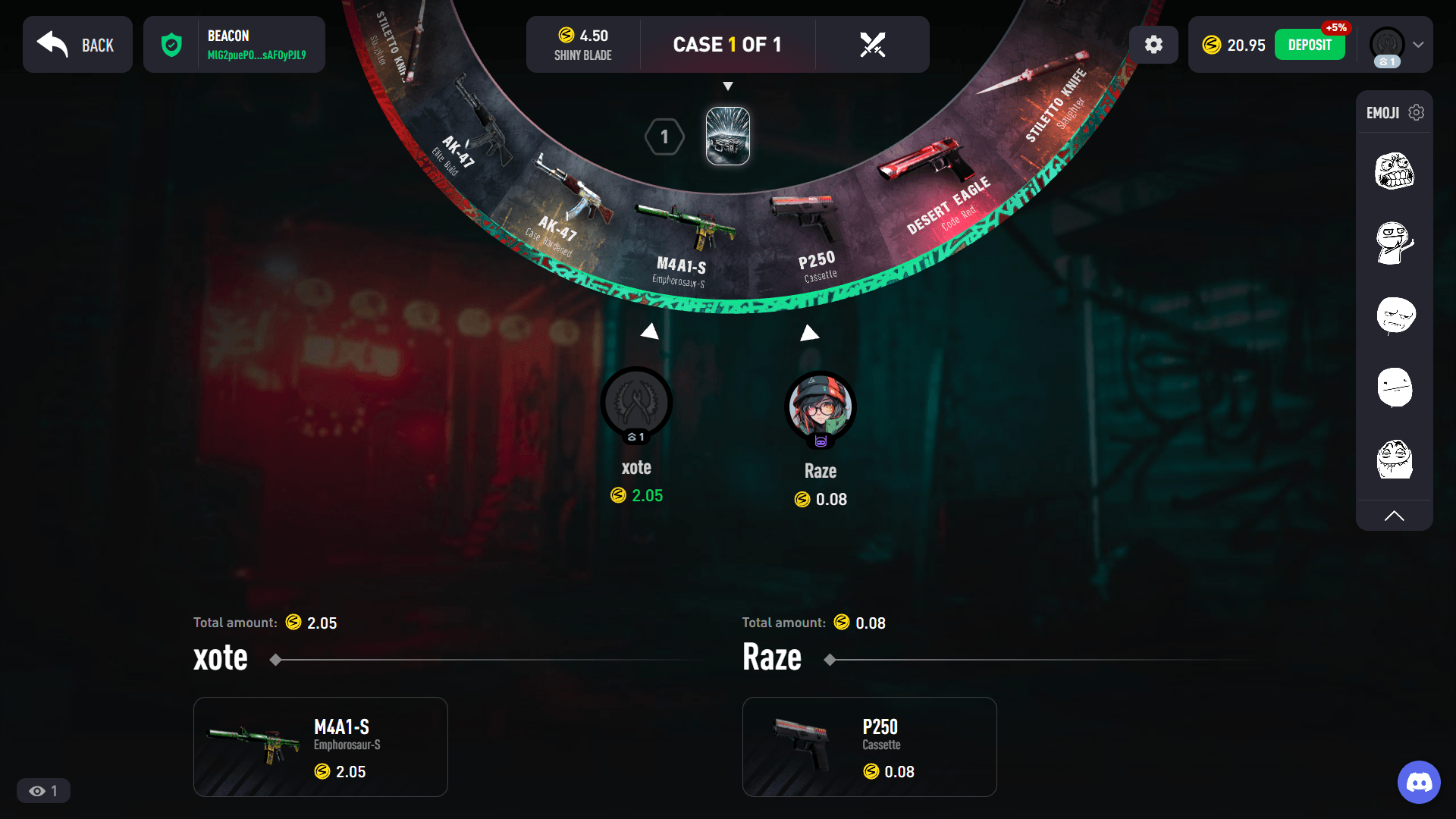Click the CASE 1 OF 1 header
Viewport: 1456px width, 819px height.
728,44
